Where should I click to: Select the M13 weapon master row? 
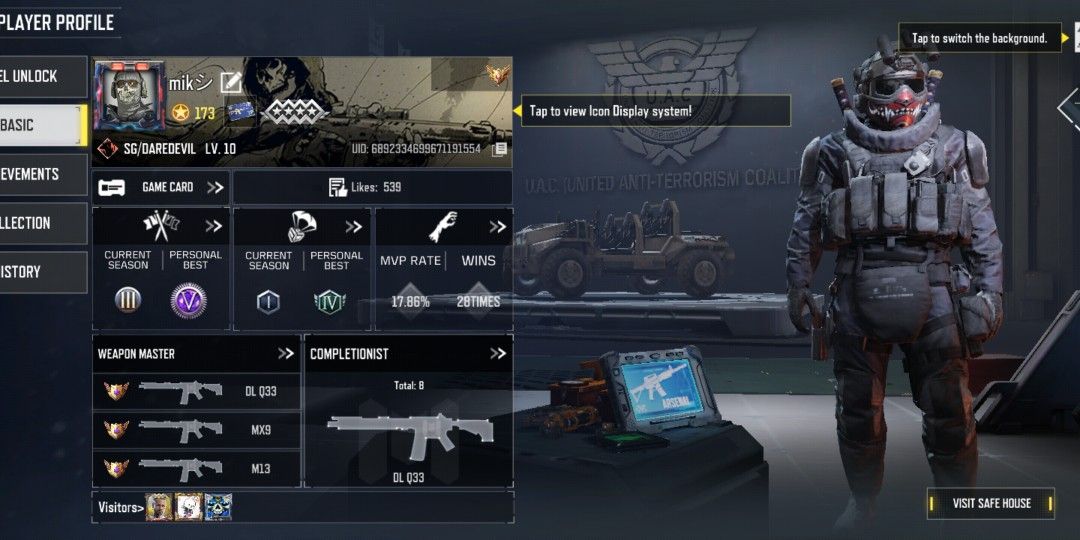(196, 468)
